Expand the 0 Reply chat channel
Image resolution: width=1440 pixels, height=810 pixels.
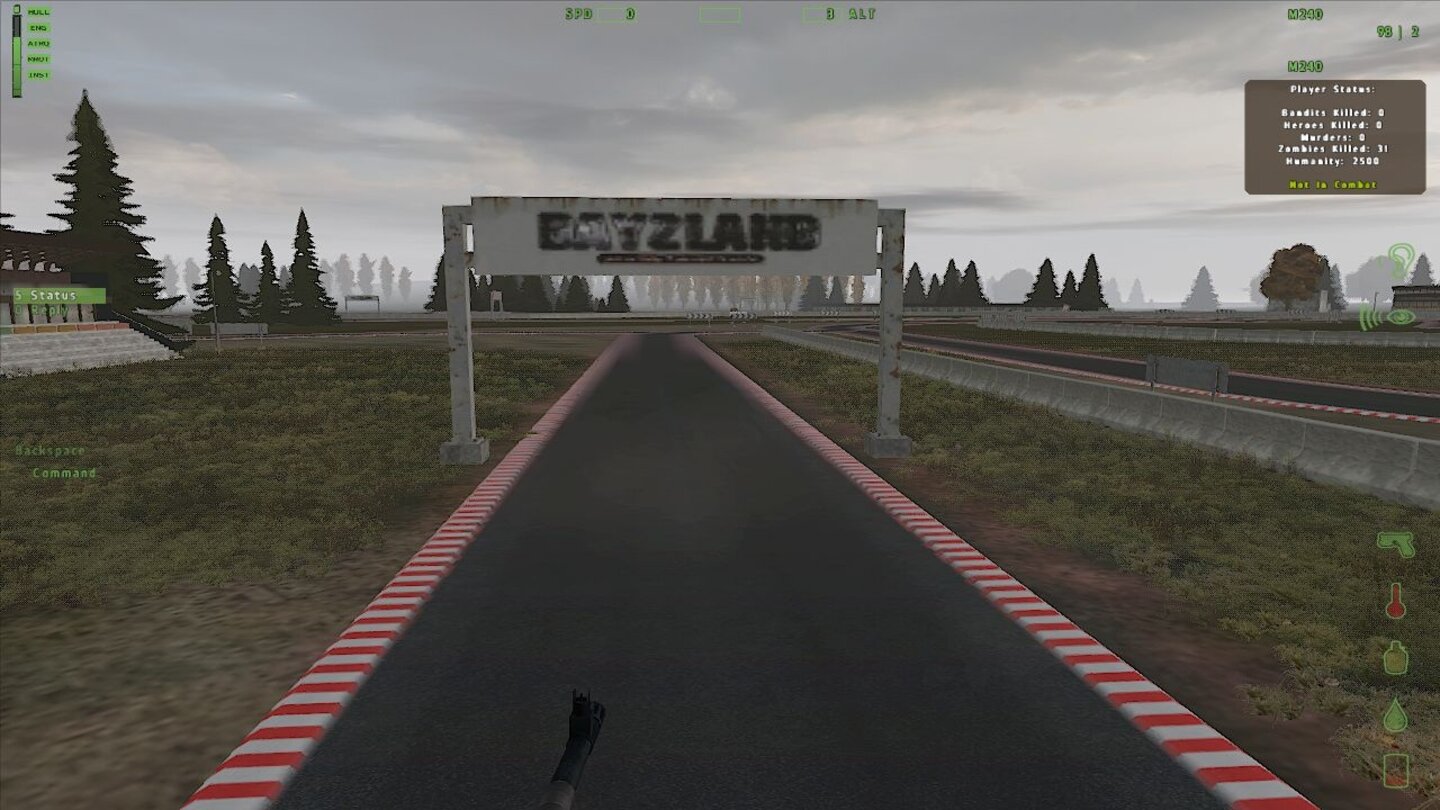(43, 310)
